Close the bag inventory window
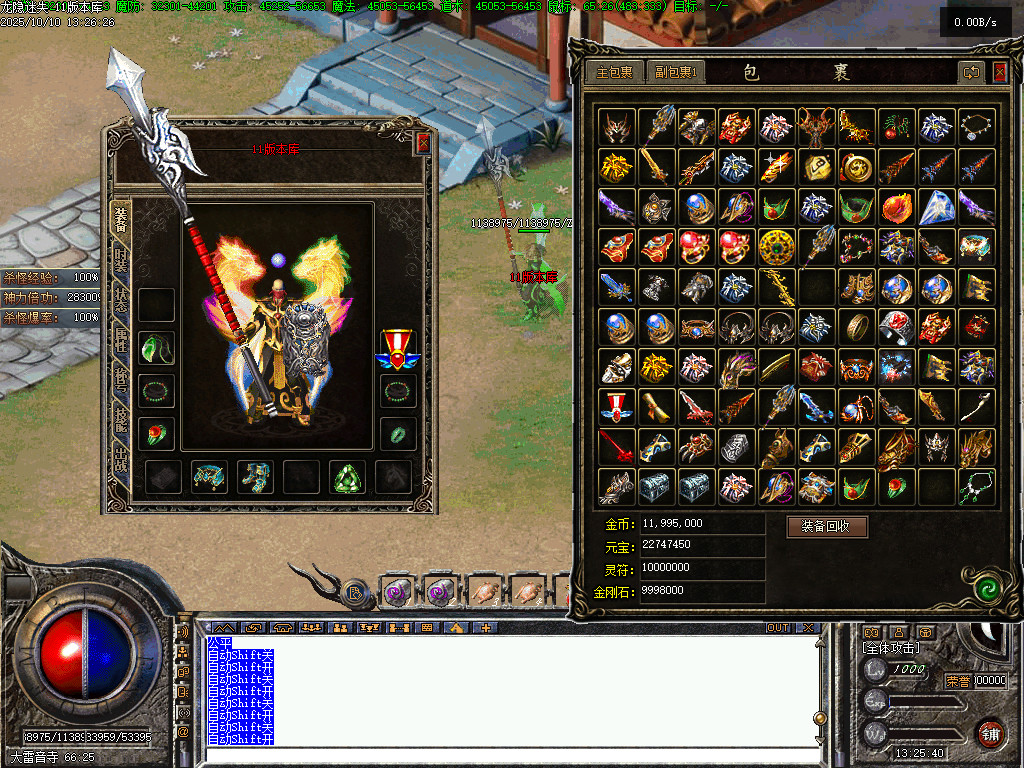The image size is (1024, 768). point(1000,72)
